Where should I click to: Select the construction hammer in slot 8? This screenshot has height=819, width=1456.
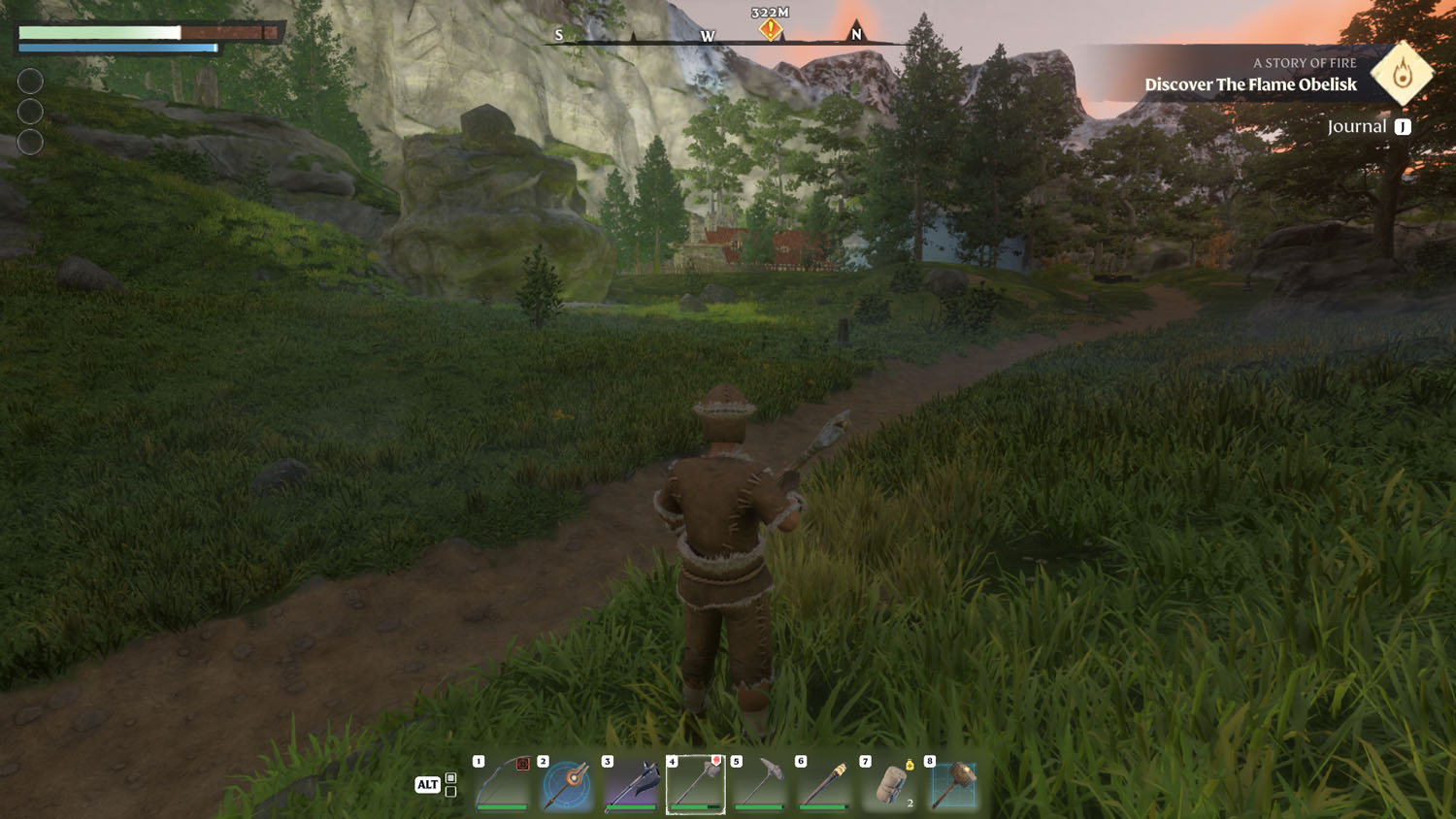(x=953, y=784)
